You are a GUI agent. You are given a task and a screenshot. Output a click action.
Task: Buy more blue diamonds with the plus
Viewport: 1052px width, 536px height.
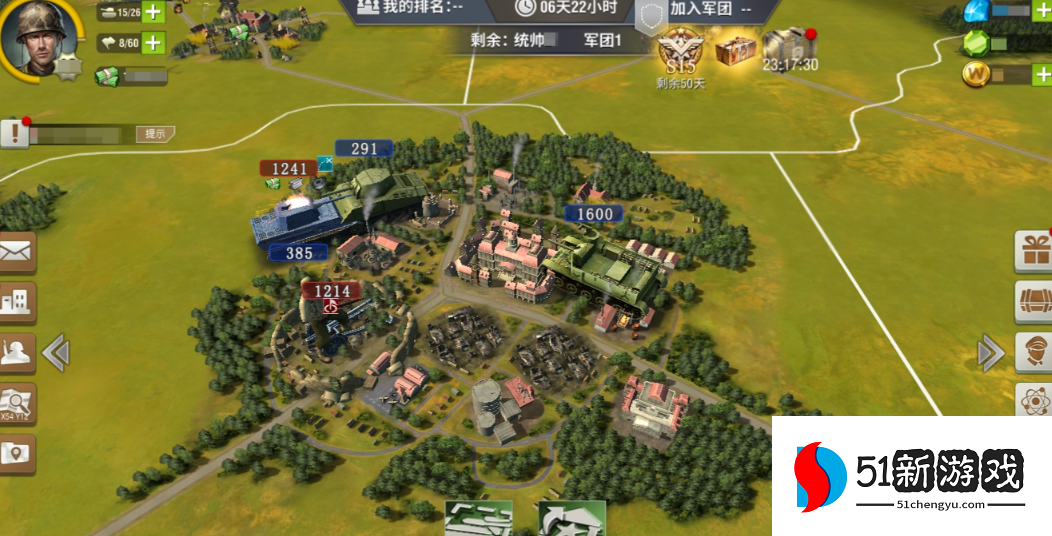point(1042,12)
